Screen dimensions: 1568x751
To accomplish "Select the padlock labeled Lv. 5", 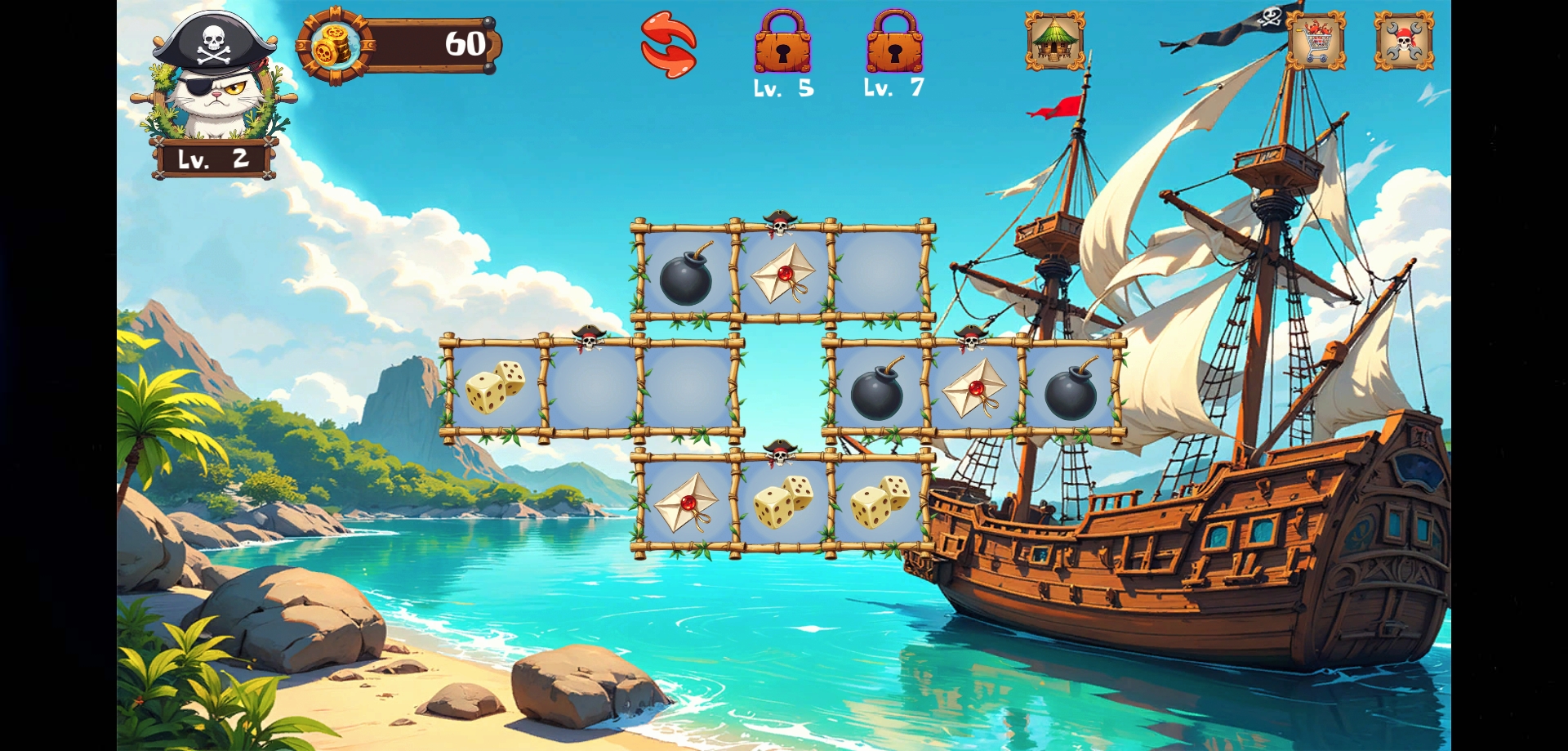I will pyautogui.click(x=782, y=43).
